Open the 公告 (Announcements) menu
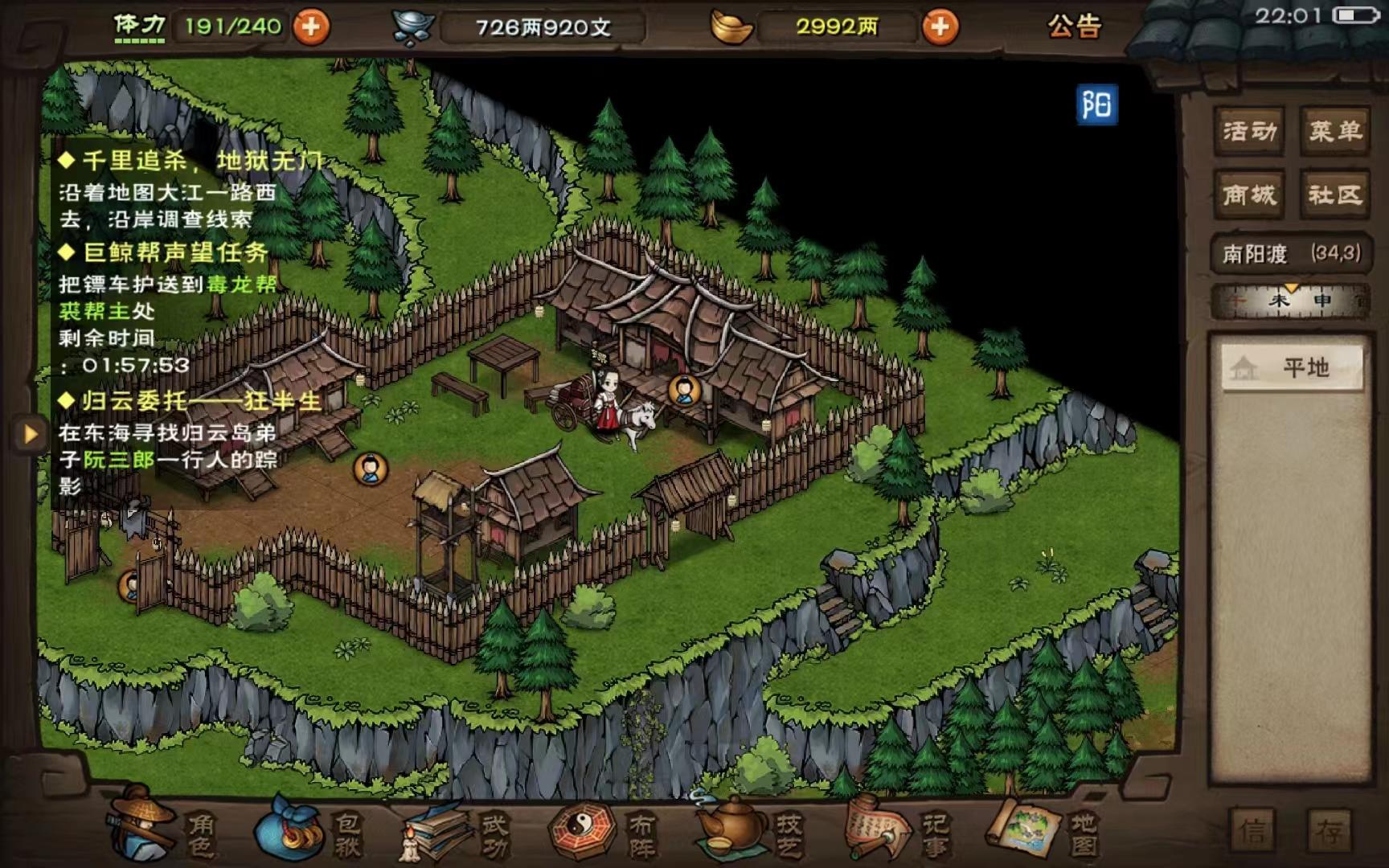1389x868 pixels. pos(1075,27)
